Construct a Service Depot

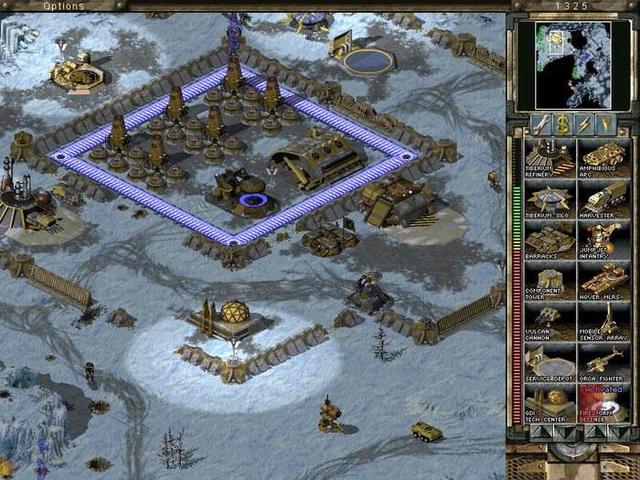point(549,363)
